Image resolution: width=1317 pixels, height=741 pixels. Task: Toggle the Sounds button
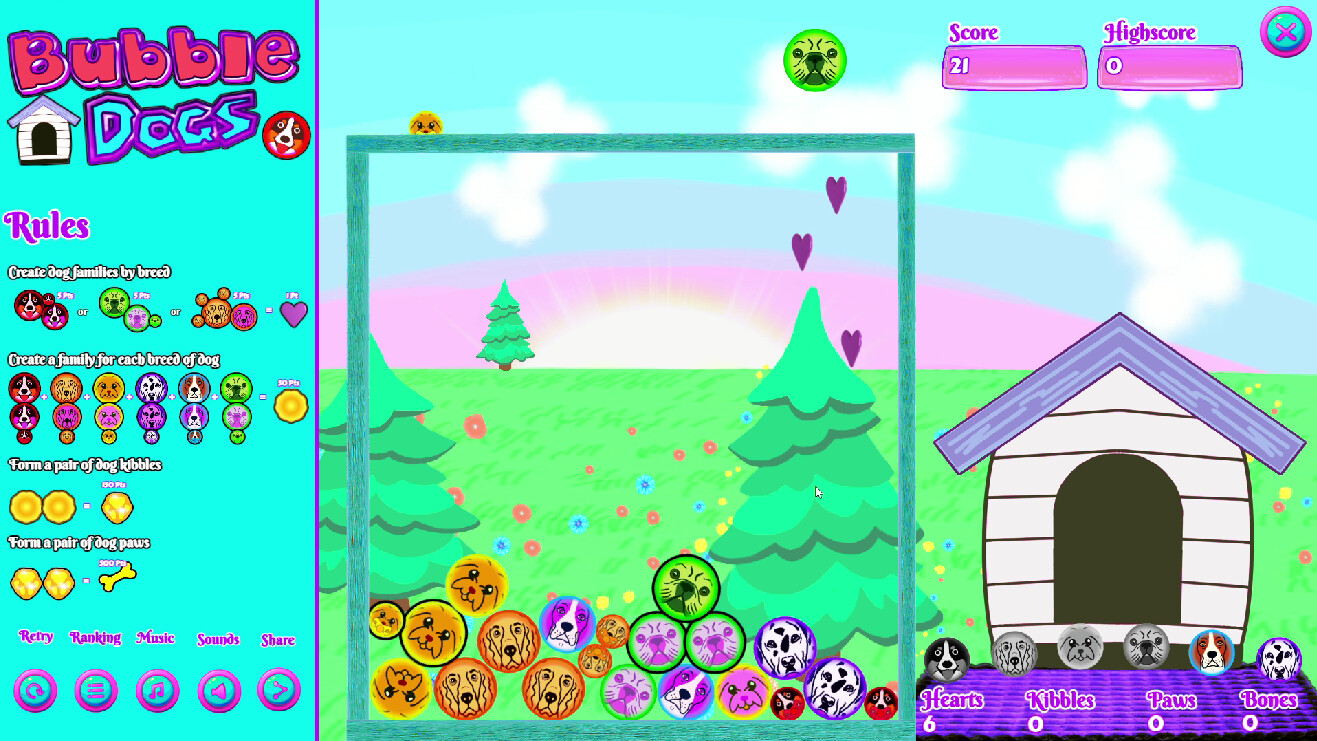219,690
